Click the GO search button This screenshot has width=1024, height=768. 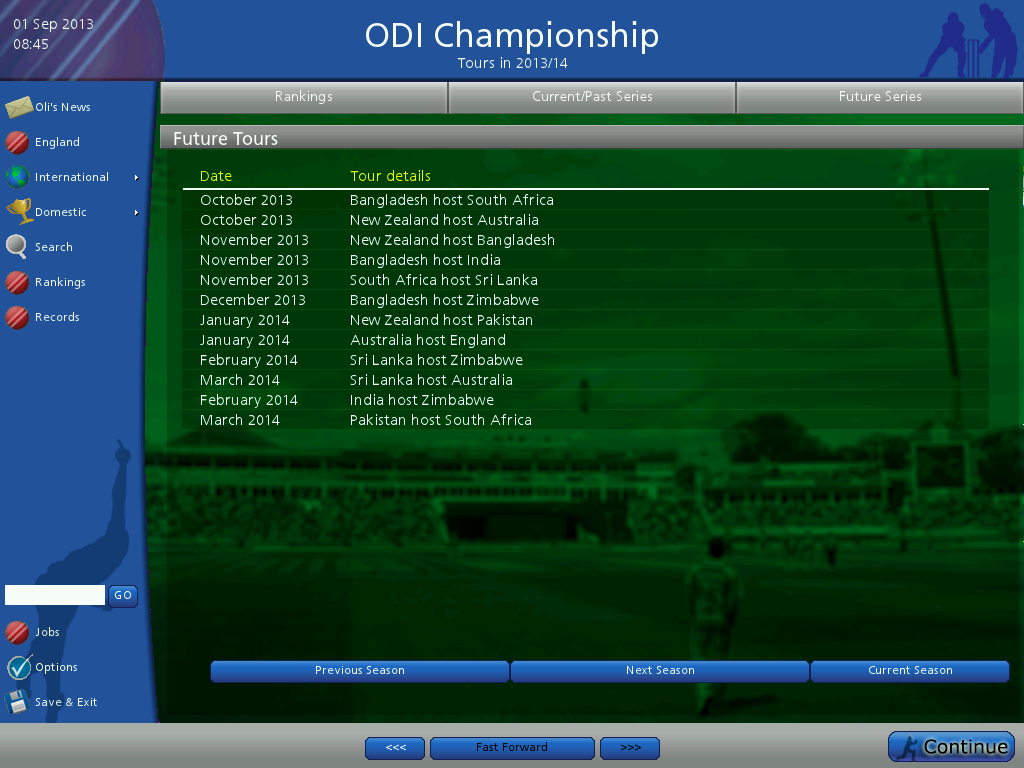123,596
